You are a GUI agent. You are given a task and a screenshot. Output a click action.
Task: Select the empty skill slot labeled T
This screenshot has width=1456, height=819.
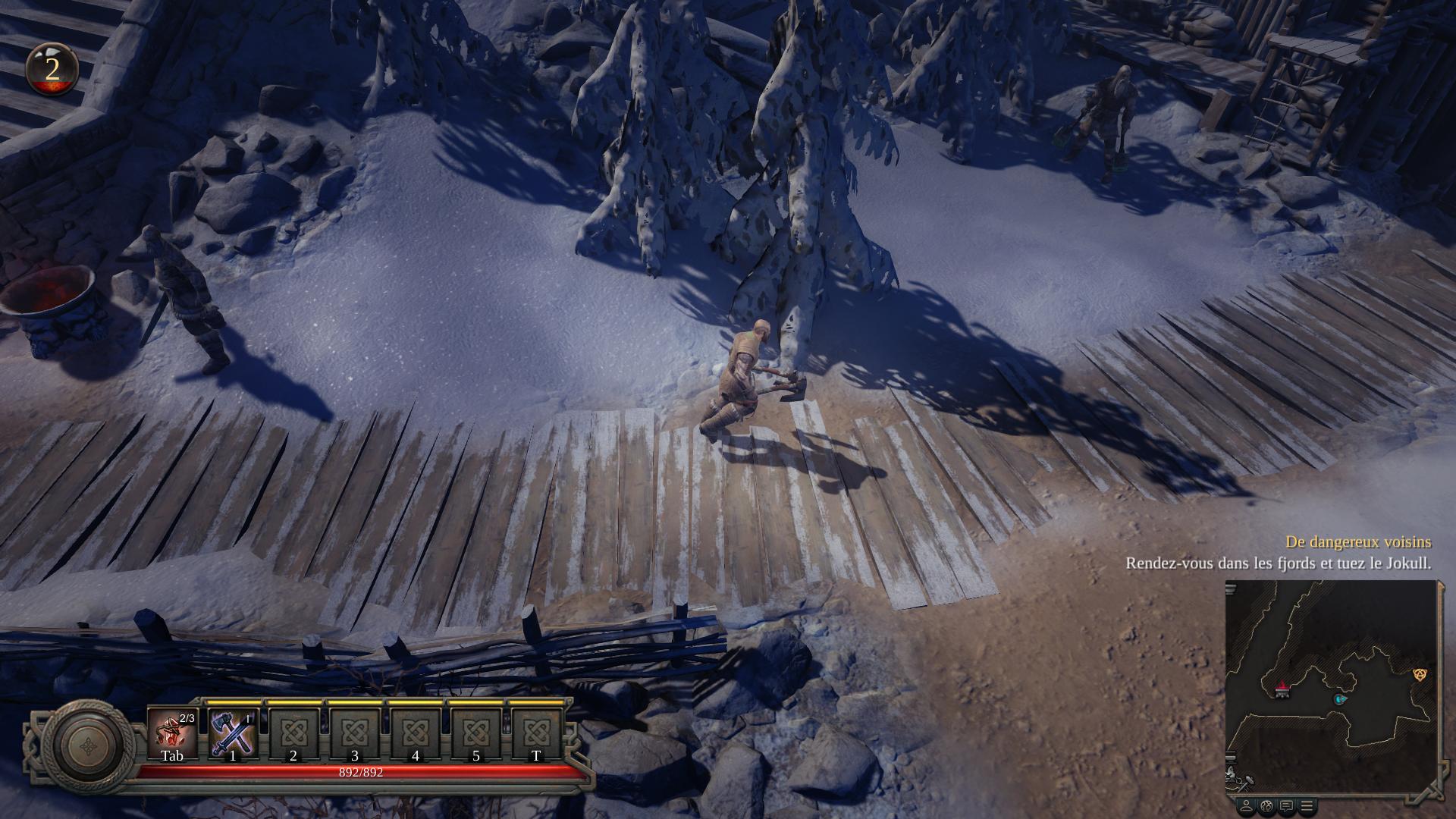point(536,733)
